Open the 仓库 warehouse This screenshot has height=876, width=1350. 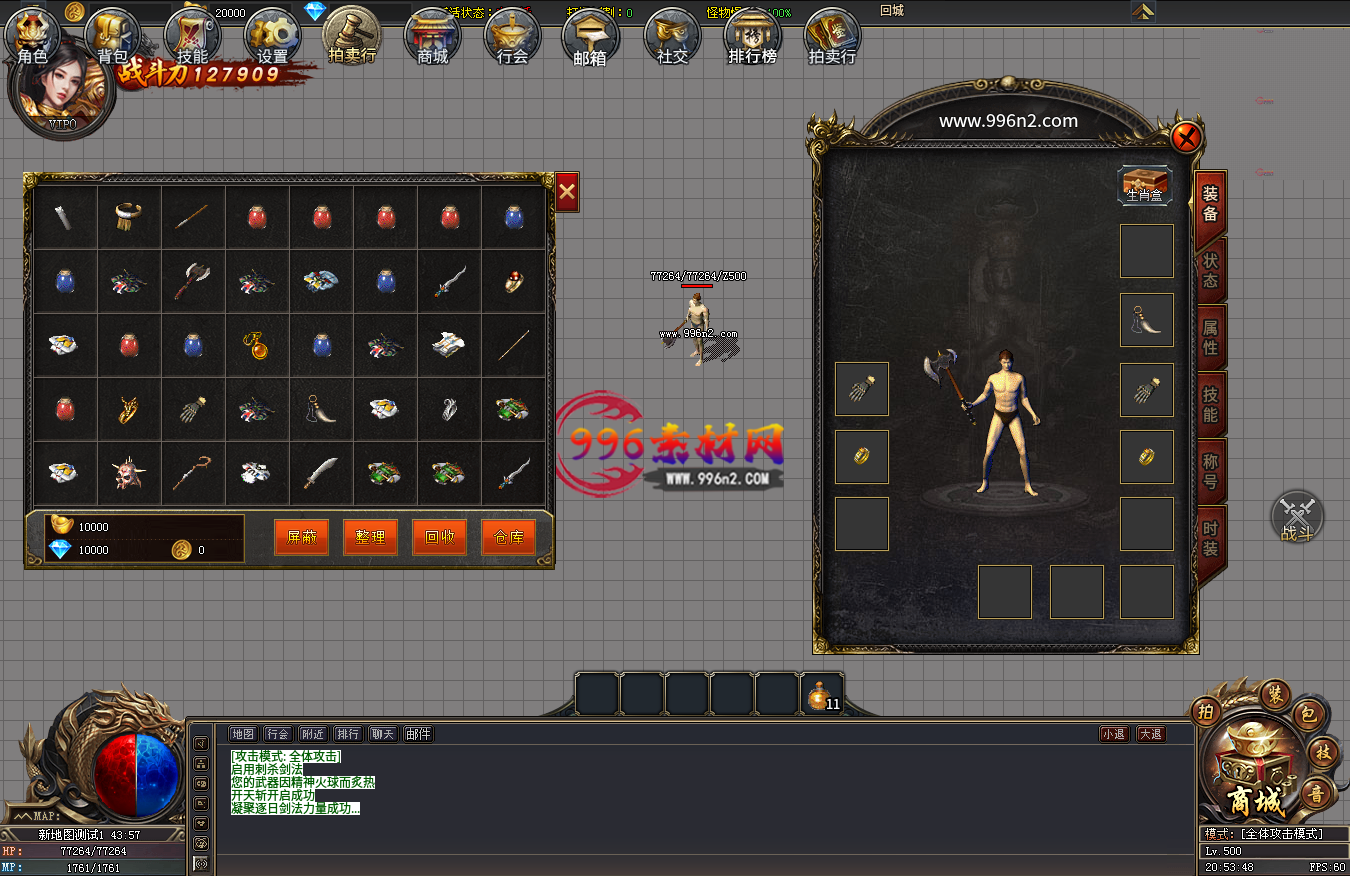[508, 537]
